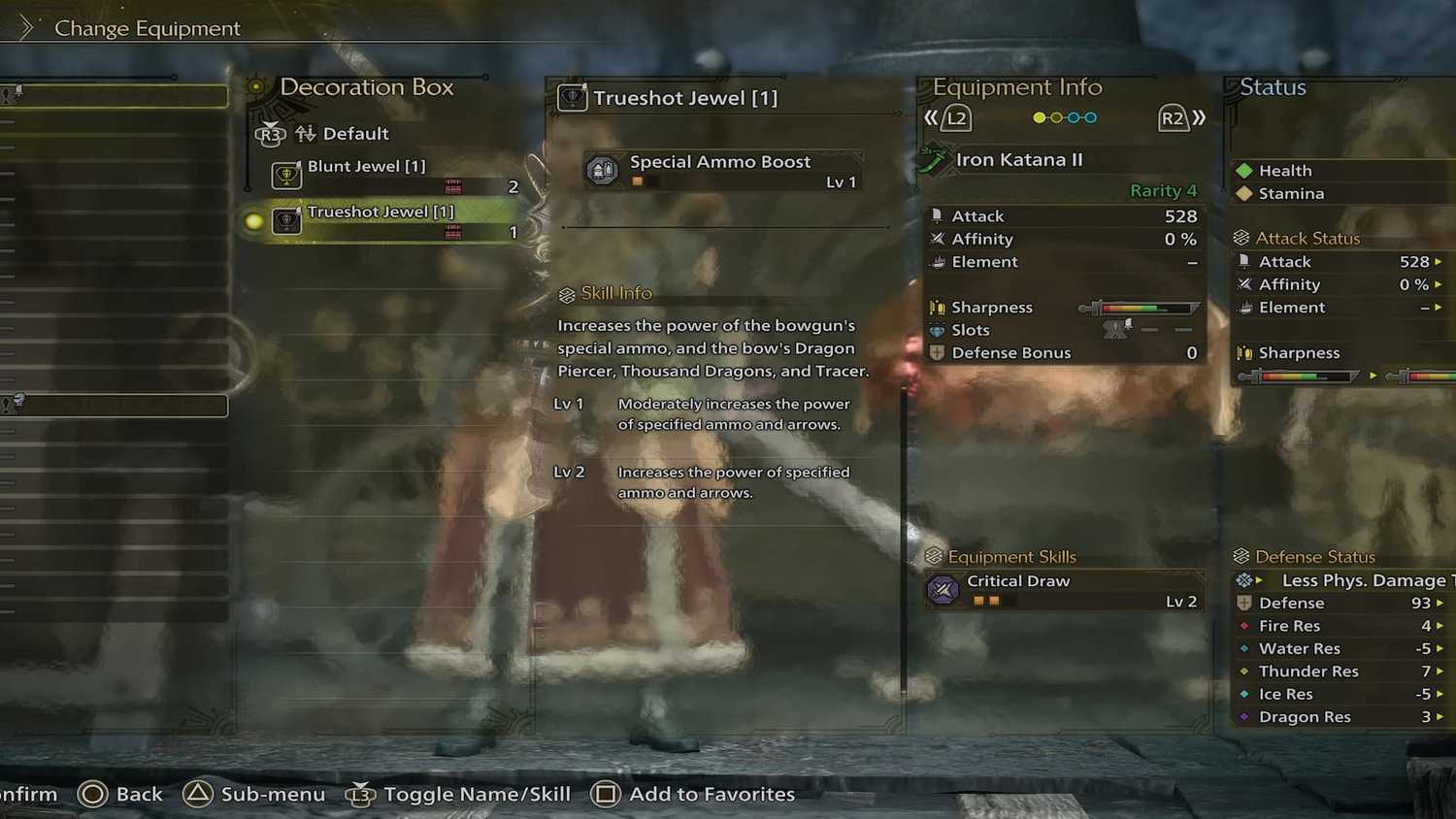Click the Stamina diamond indicator
Viewport: 1456px width, 819px height.
(1246, 193)
